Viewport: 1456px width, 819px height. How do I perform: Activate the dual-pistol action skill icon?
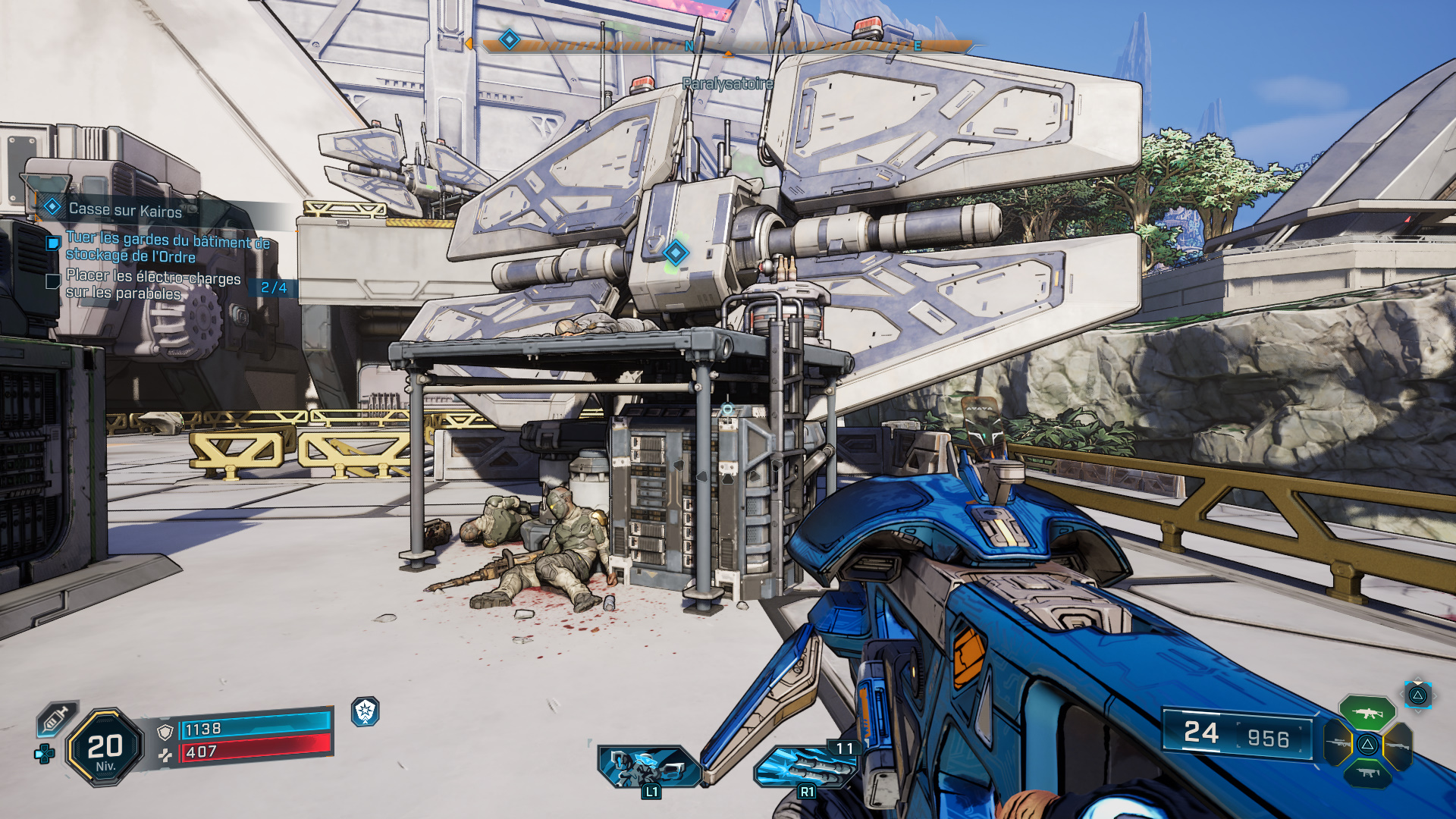(x=648, y=767)
